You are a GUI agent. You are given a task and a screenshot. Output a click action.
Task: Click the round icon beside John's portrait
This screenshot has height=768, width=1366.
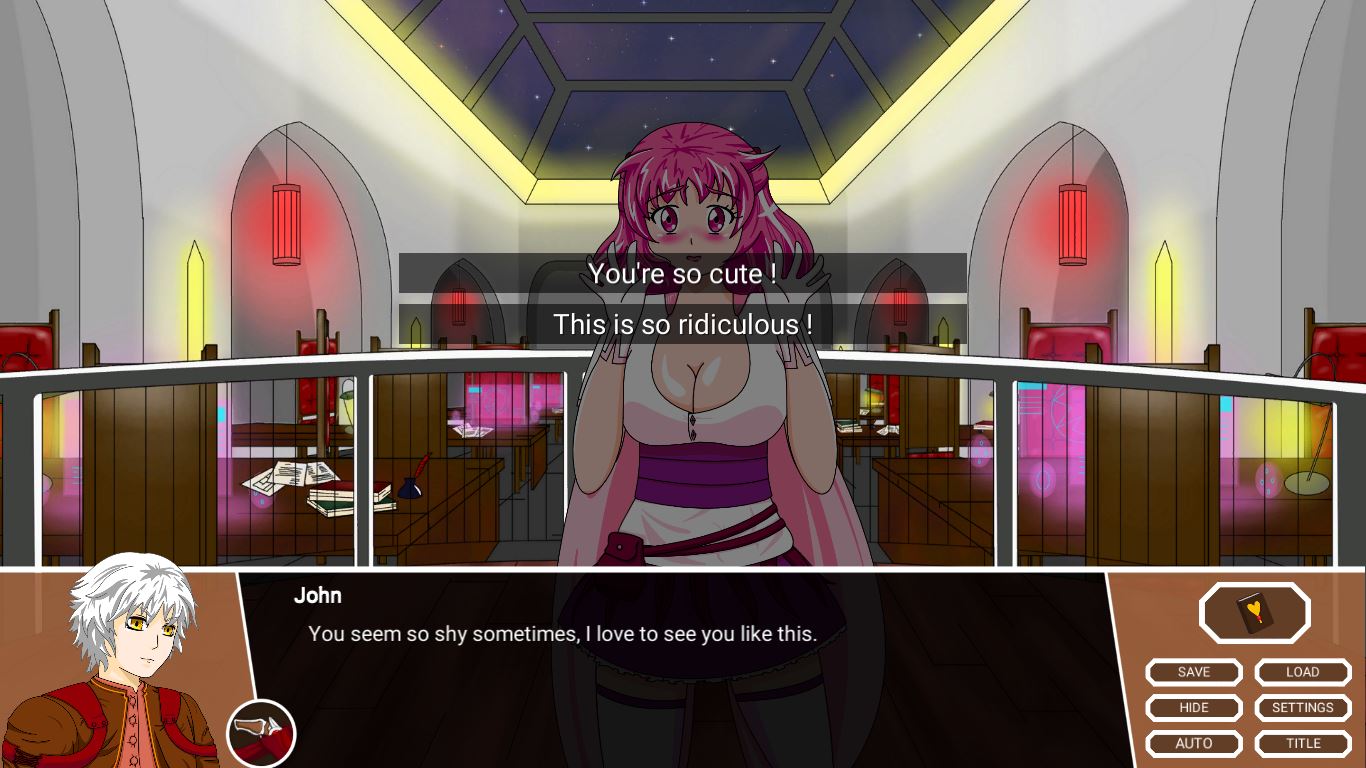click(261, 733)
